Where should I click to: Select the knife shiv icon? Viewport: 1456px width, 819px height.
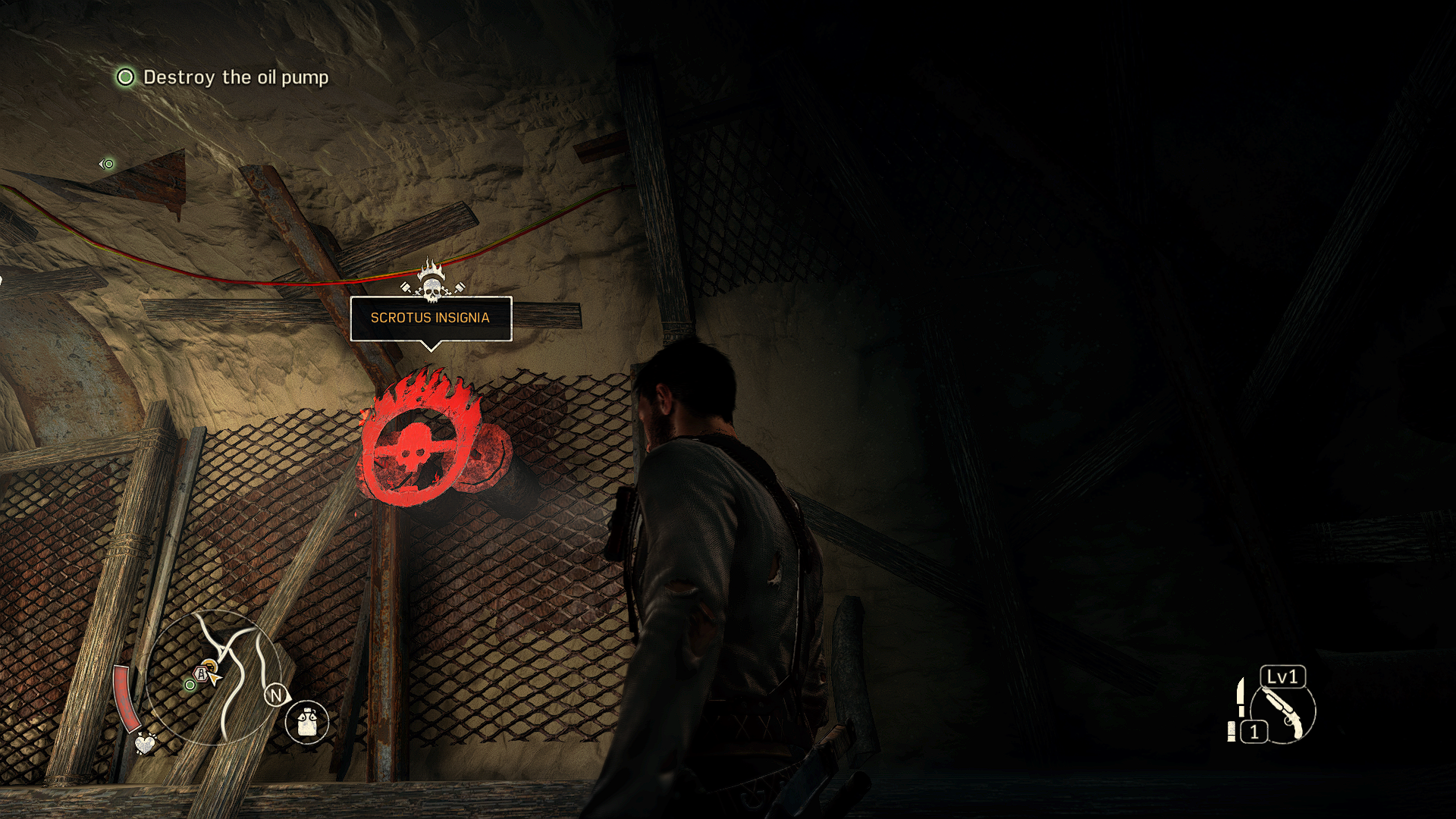click(1241, 696)
